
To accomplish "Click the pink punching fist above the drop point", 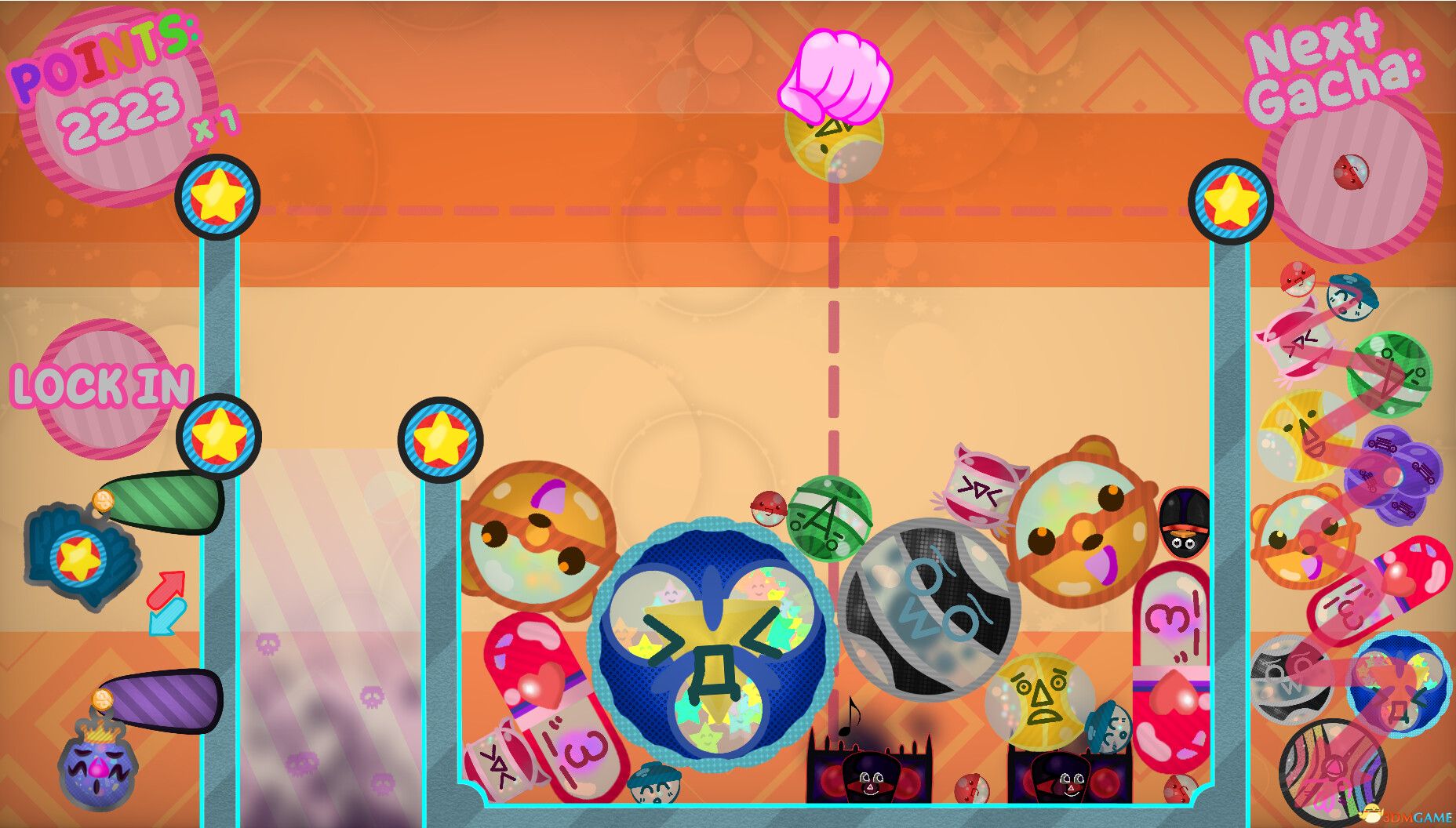I will tap(835, 74).
